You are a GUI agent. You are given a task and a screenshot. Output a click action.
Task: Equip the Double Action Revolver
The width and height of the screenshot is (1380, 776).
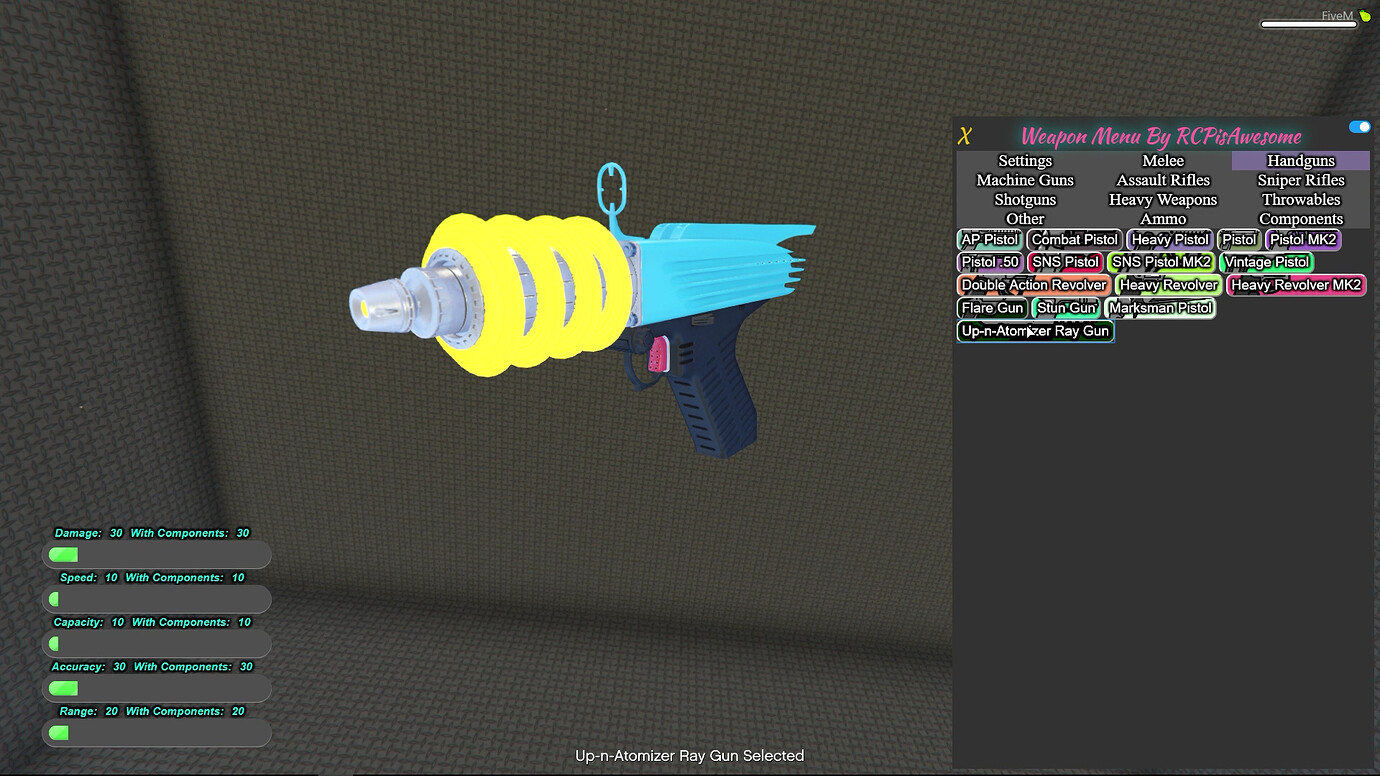[x=1033, y=284]
